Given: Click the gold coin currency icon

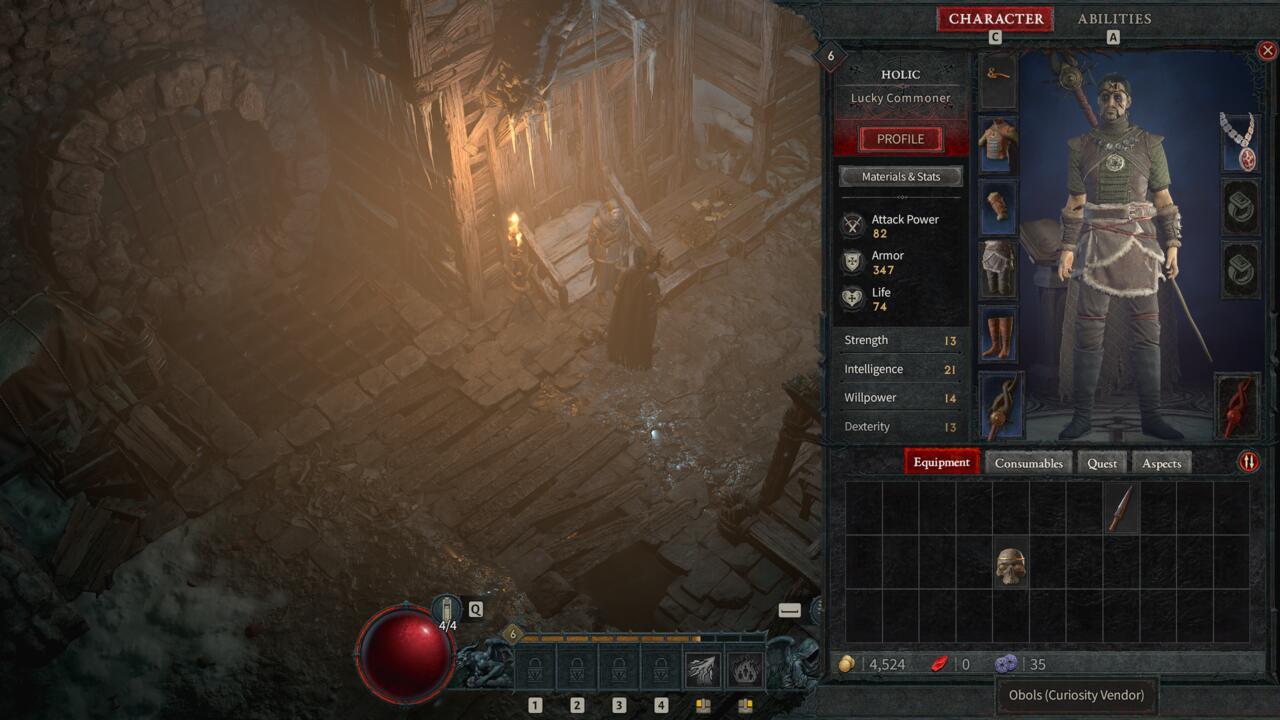Looking at the screenshot, I should click(x=846, y=663).
